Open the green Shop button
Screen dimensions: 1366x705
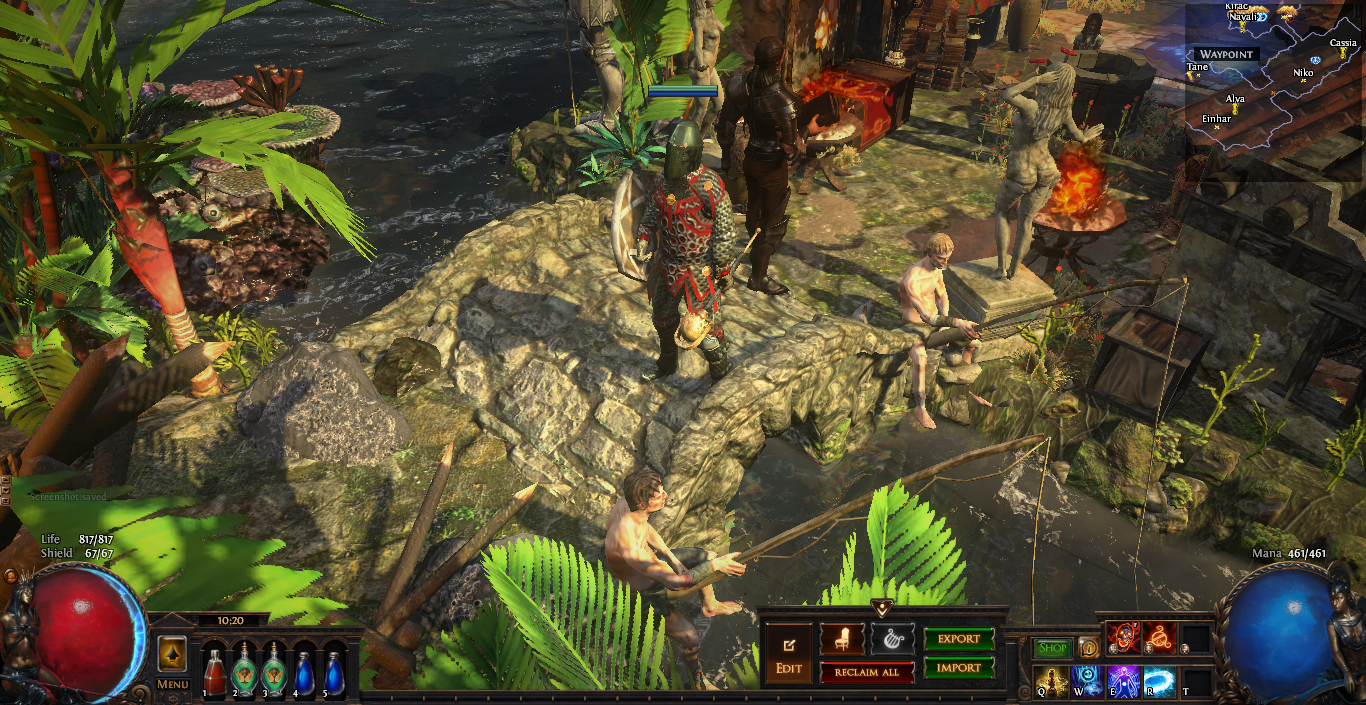(1052, 648)
